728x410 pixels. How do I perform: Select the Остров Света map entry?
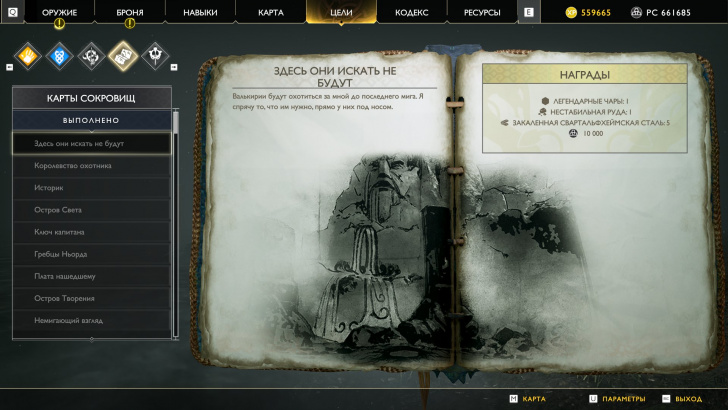pyautogui.click(x=91, y=209)
